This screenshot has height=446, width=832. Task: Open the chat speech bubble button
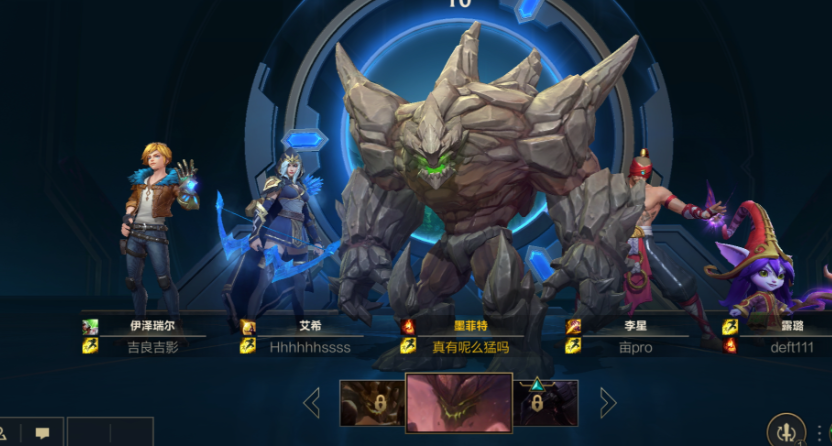42,433
